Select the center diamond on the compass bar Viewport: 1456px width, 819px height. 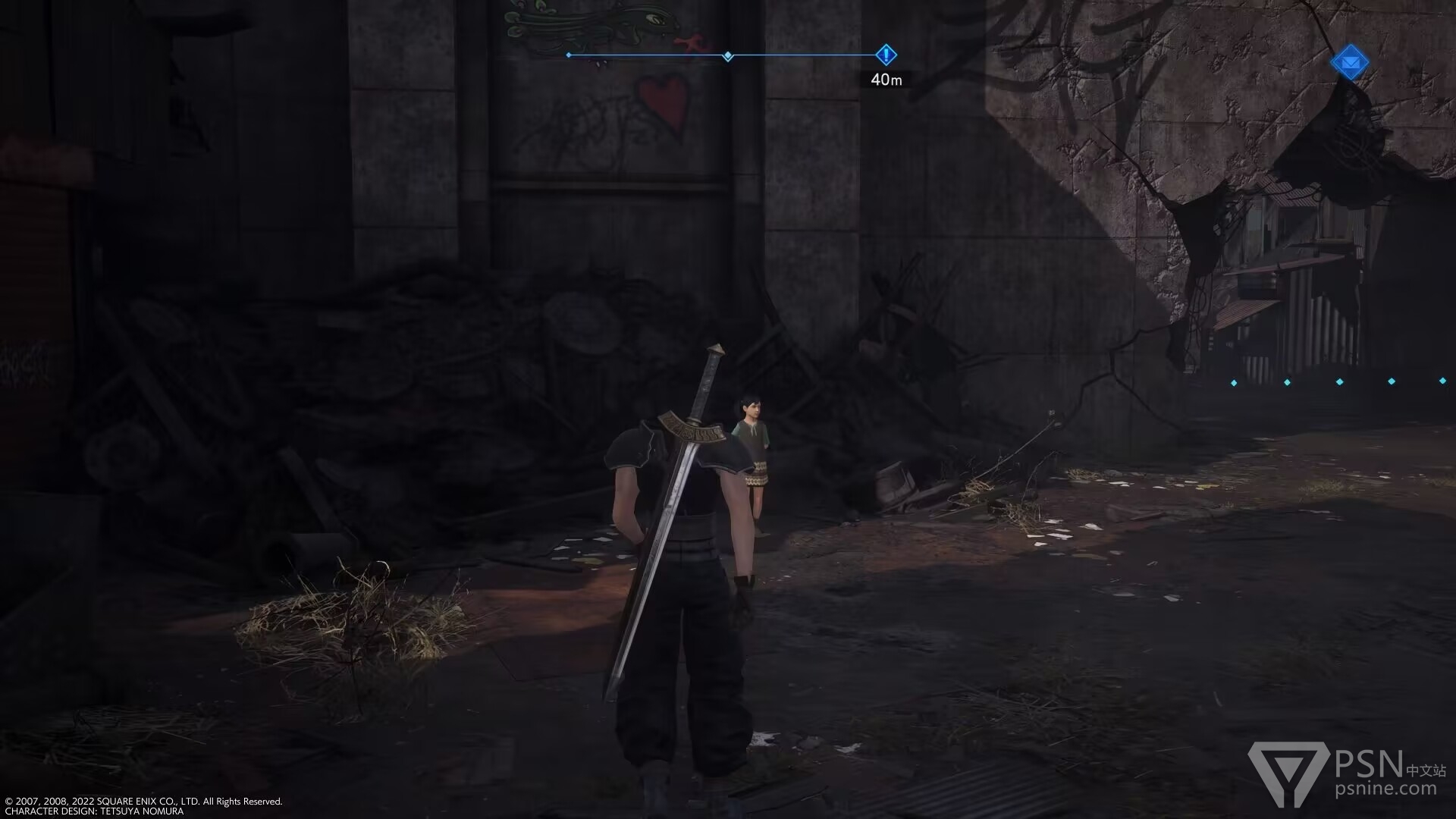728,56
